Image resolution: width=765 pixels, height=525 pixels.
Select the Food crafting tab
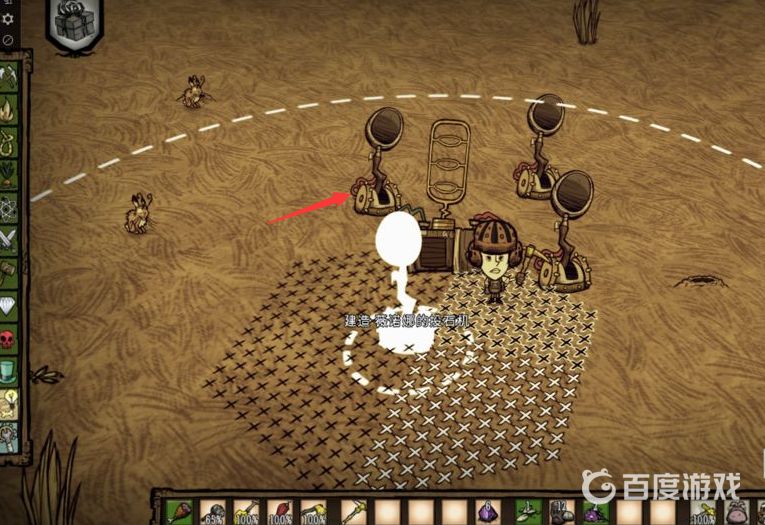8,175
